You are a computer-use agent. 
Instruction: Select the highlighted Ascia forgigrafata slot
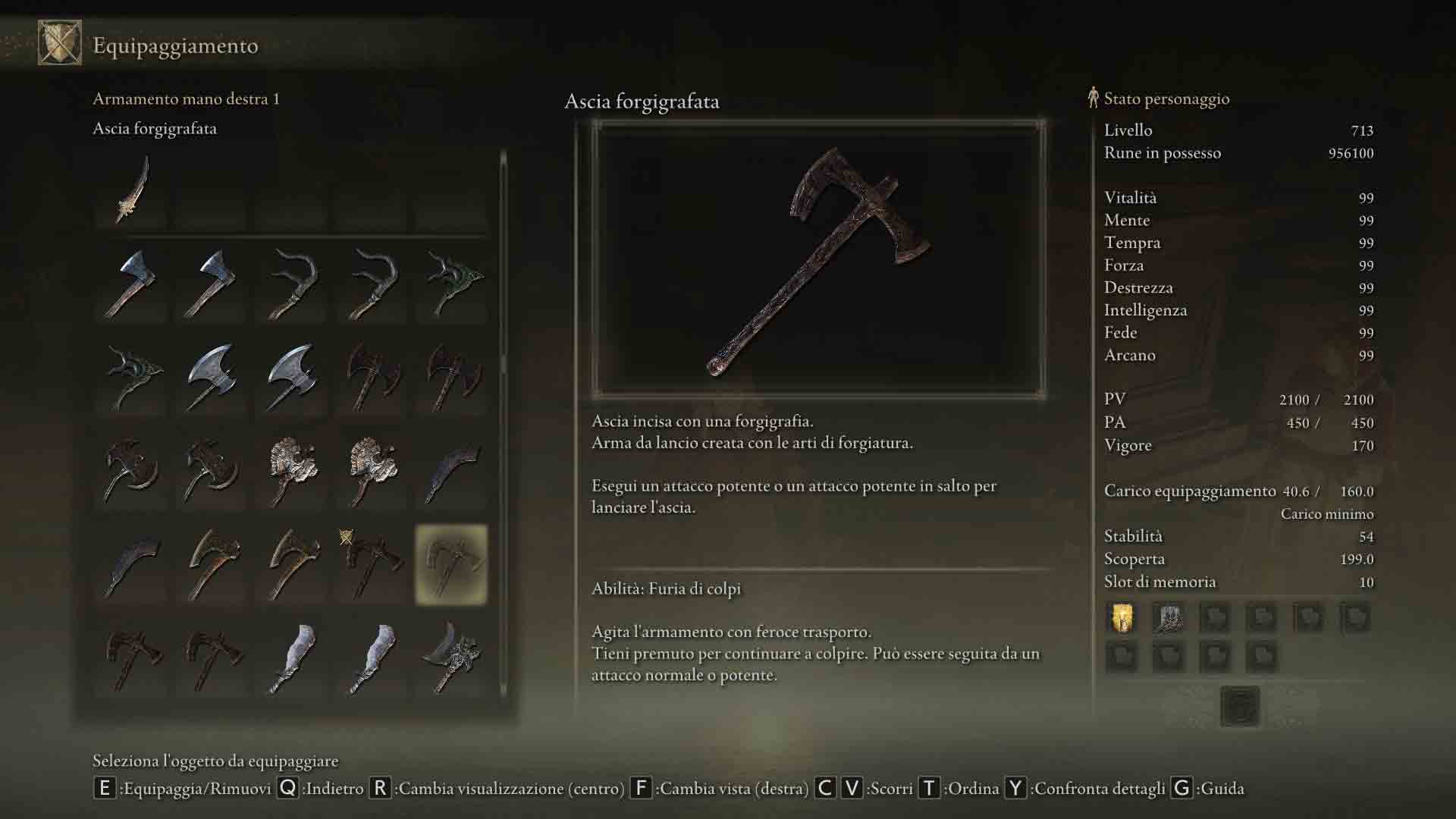coord(451,564)
